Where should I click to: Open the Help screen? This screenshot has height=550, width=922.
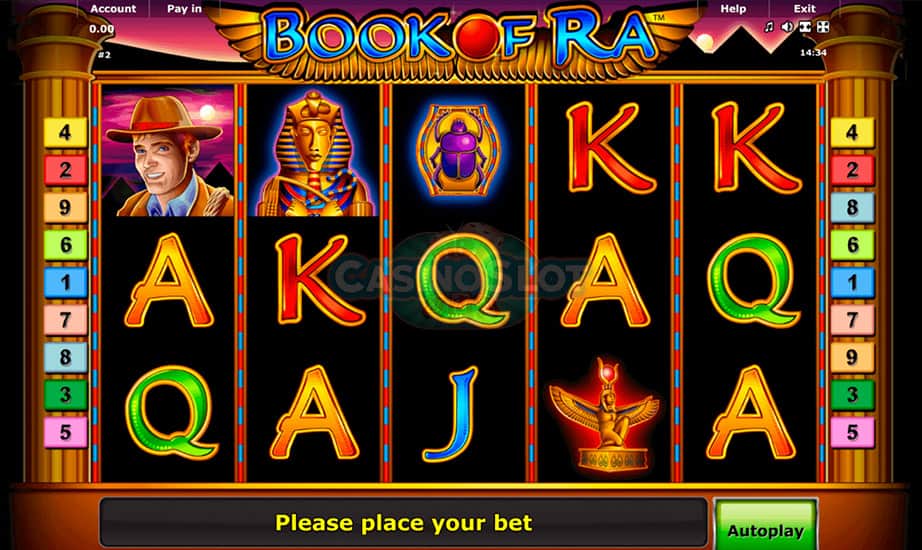[733, 9]
